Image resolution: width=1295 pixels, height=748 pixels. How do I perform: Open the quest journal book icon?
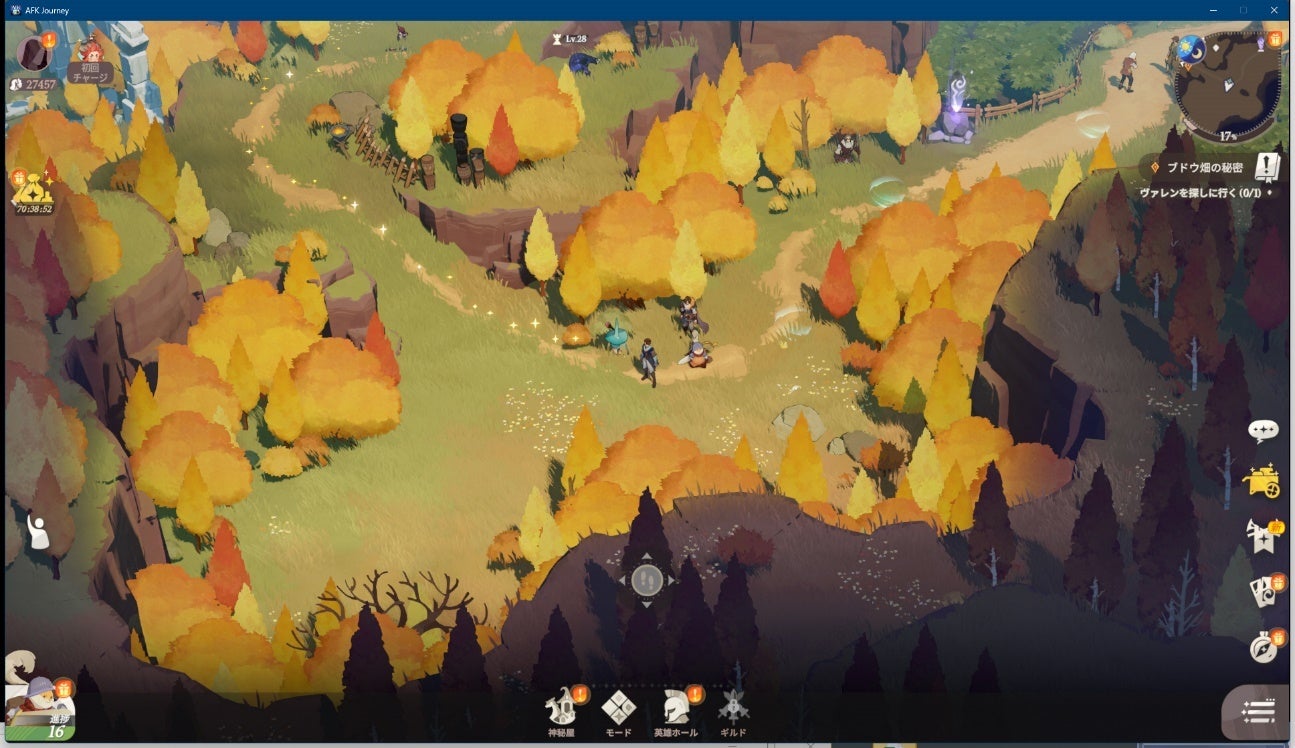tap(1267, 168)
